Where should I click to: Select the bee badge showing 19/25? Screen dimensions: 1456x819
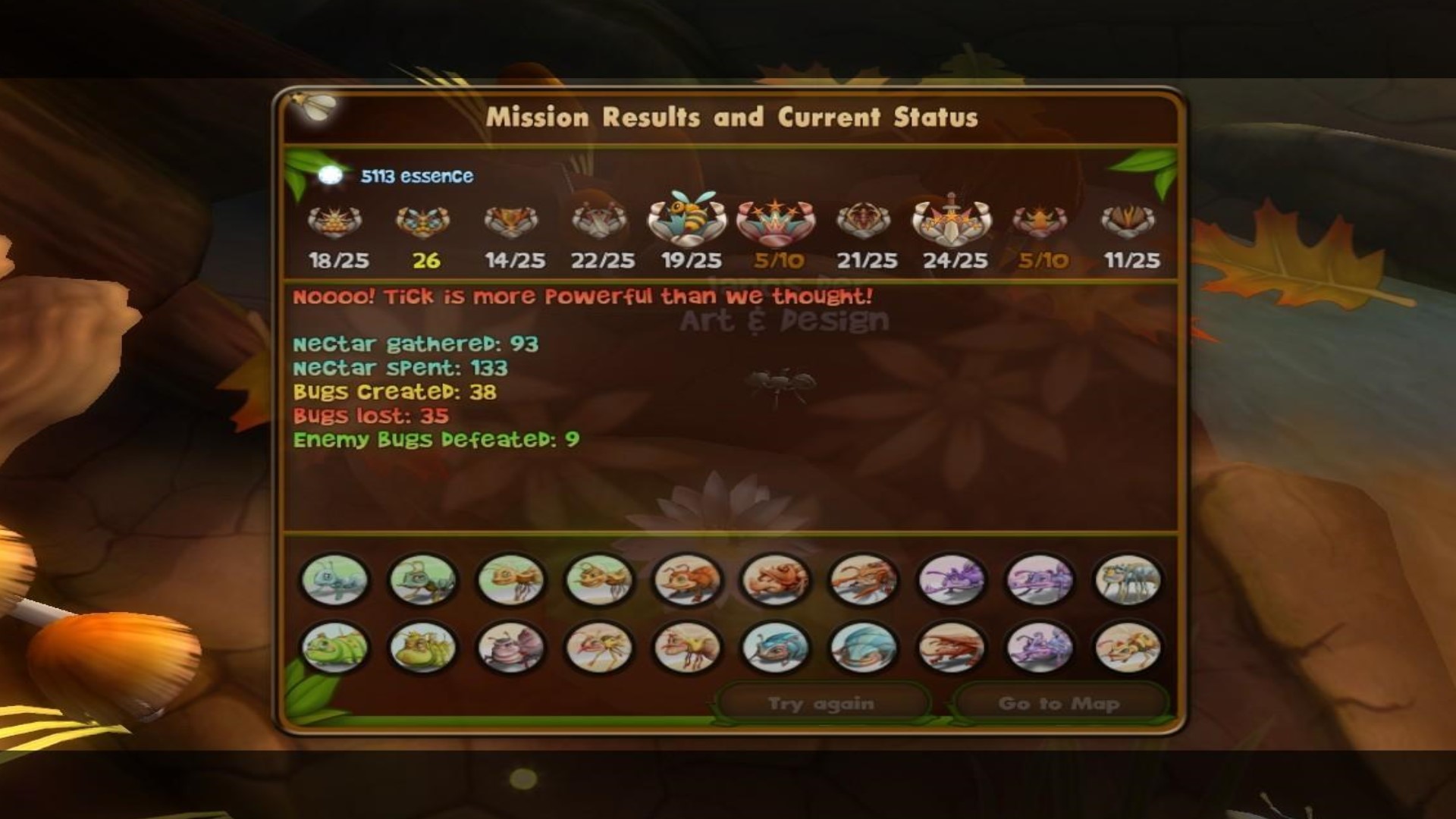pos(687,218)
